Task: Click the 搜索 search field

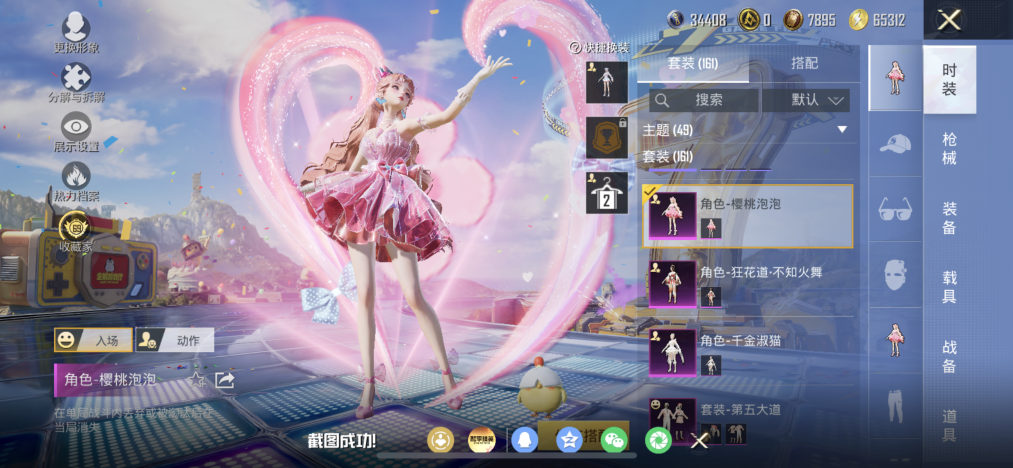Action: (704, 100)
